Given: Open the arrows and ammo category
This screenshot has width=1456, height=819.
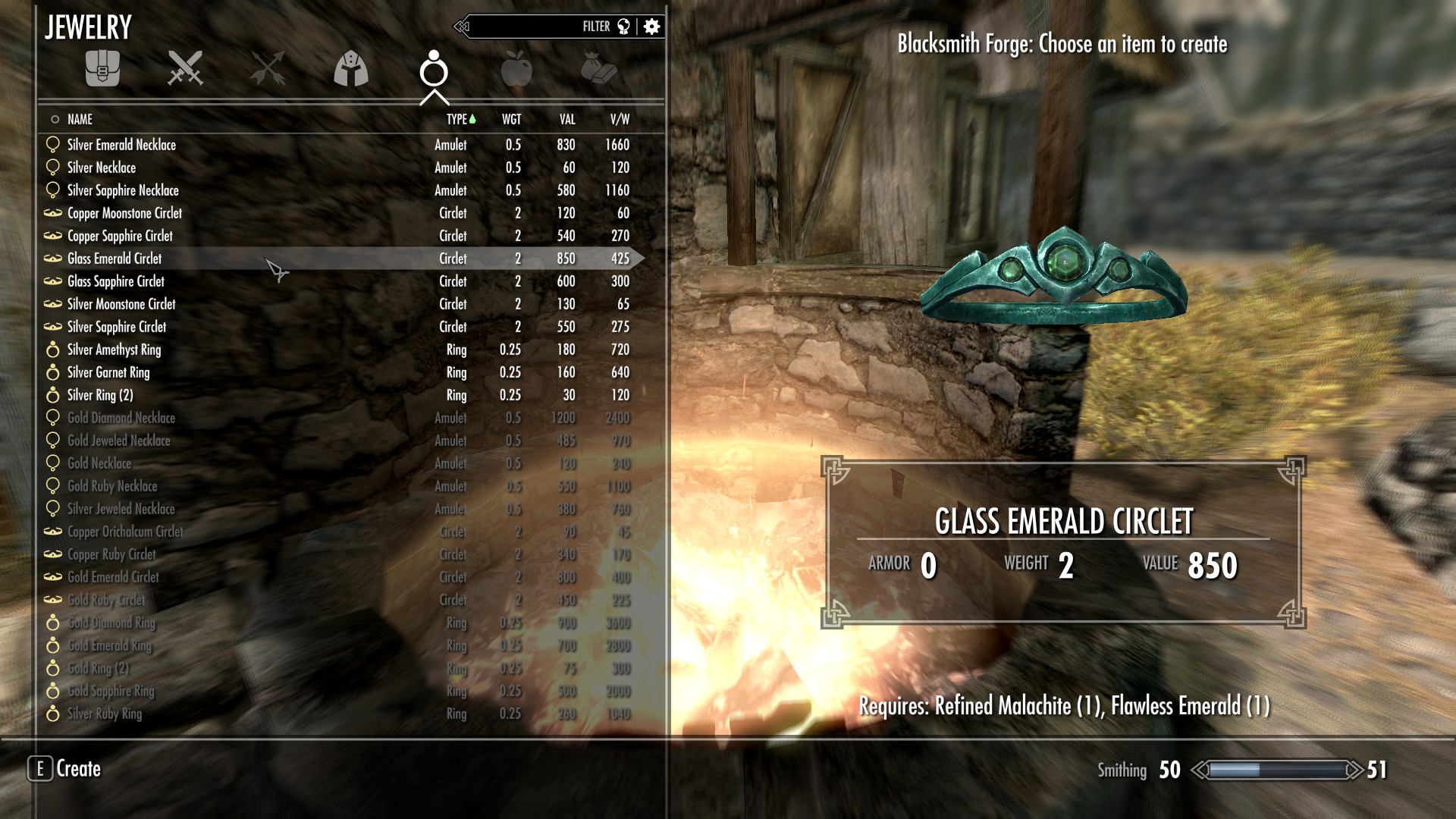Looking at the screenshot, I should pyautogui.click(x=267, y=68).
